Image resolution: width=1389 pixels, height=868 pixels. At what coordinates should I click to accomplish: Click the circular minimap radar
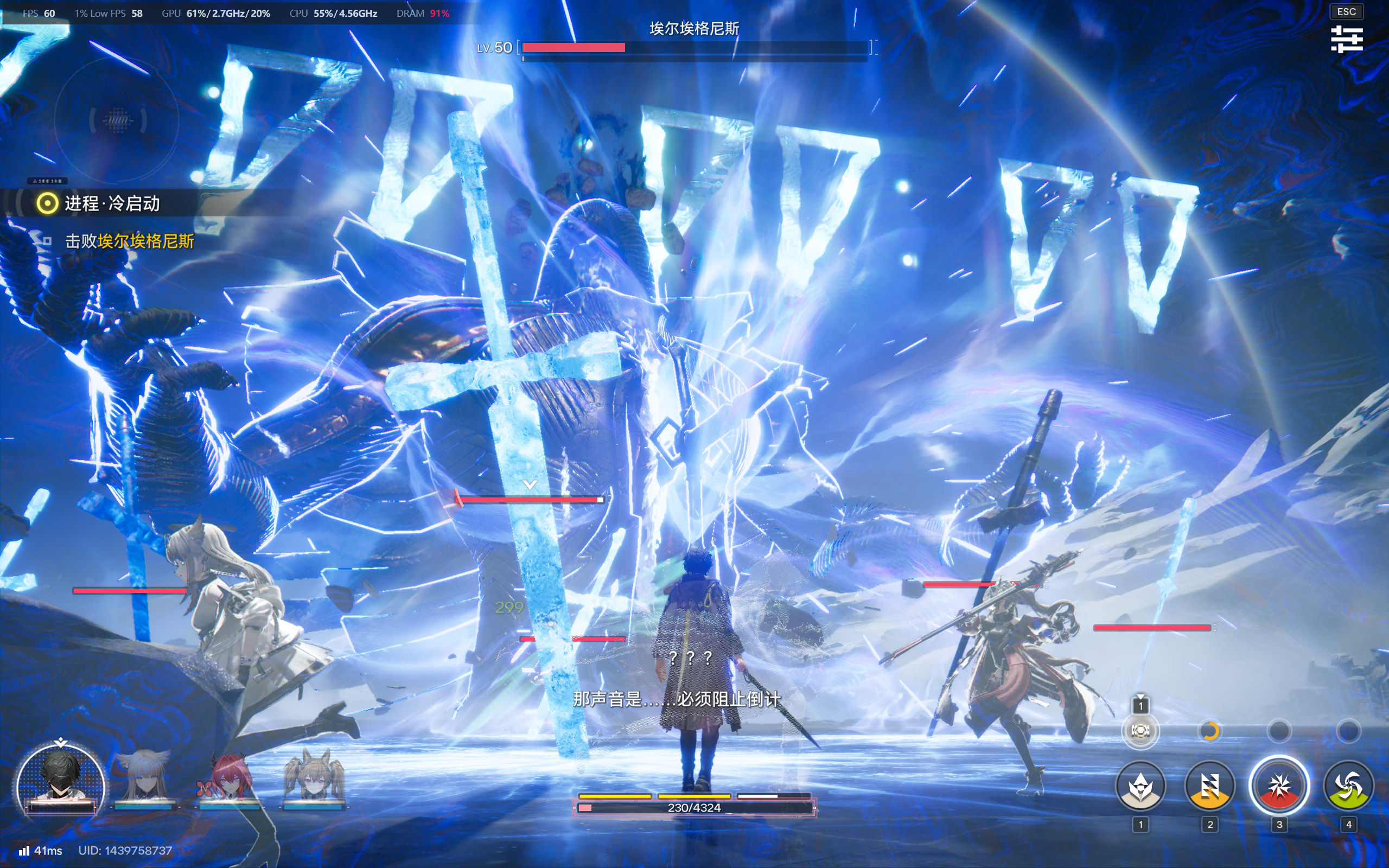(117, 120)
